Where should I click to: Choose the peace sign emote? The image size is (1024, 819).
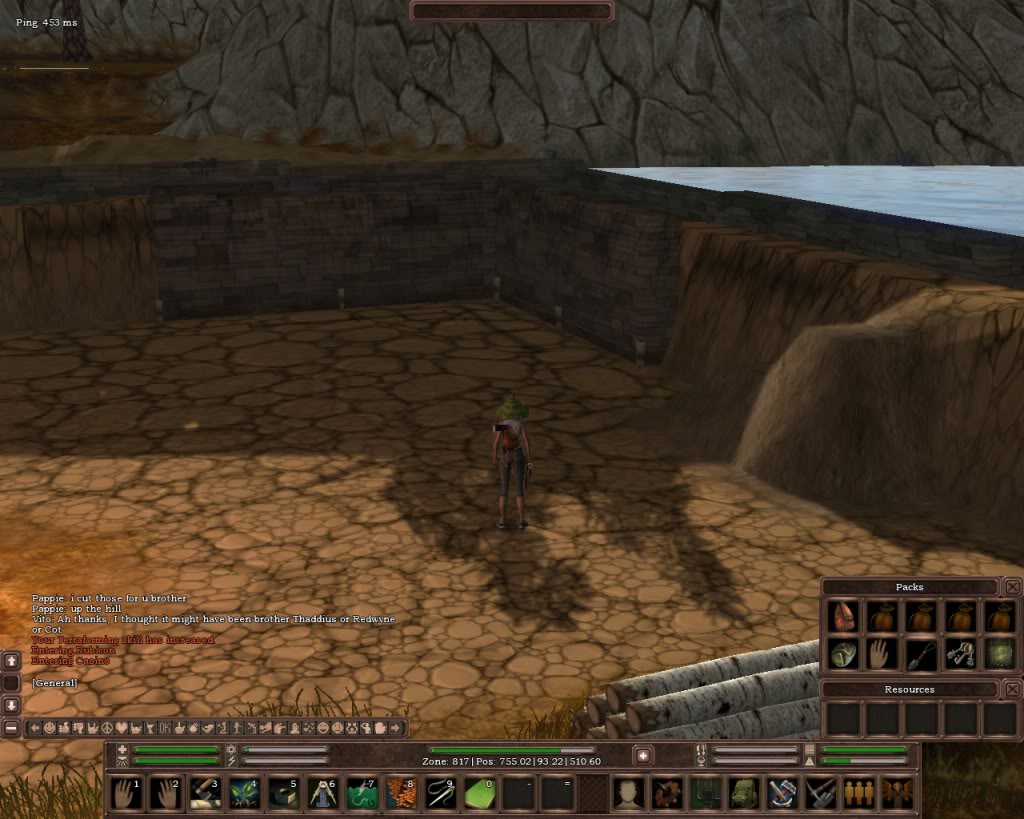[x=107, y=728]
